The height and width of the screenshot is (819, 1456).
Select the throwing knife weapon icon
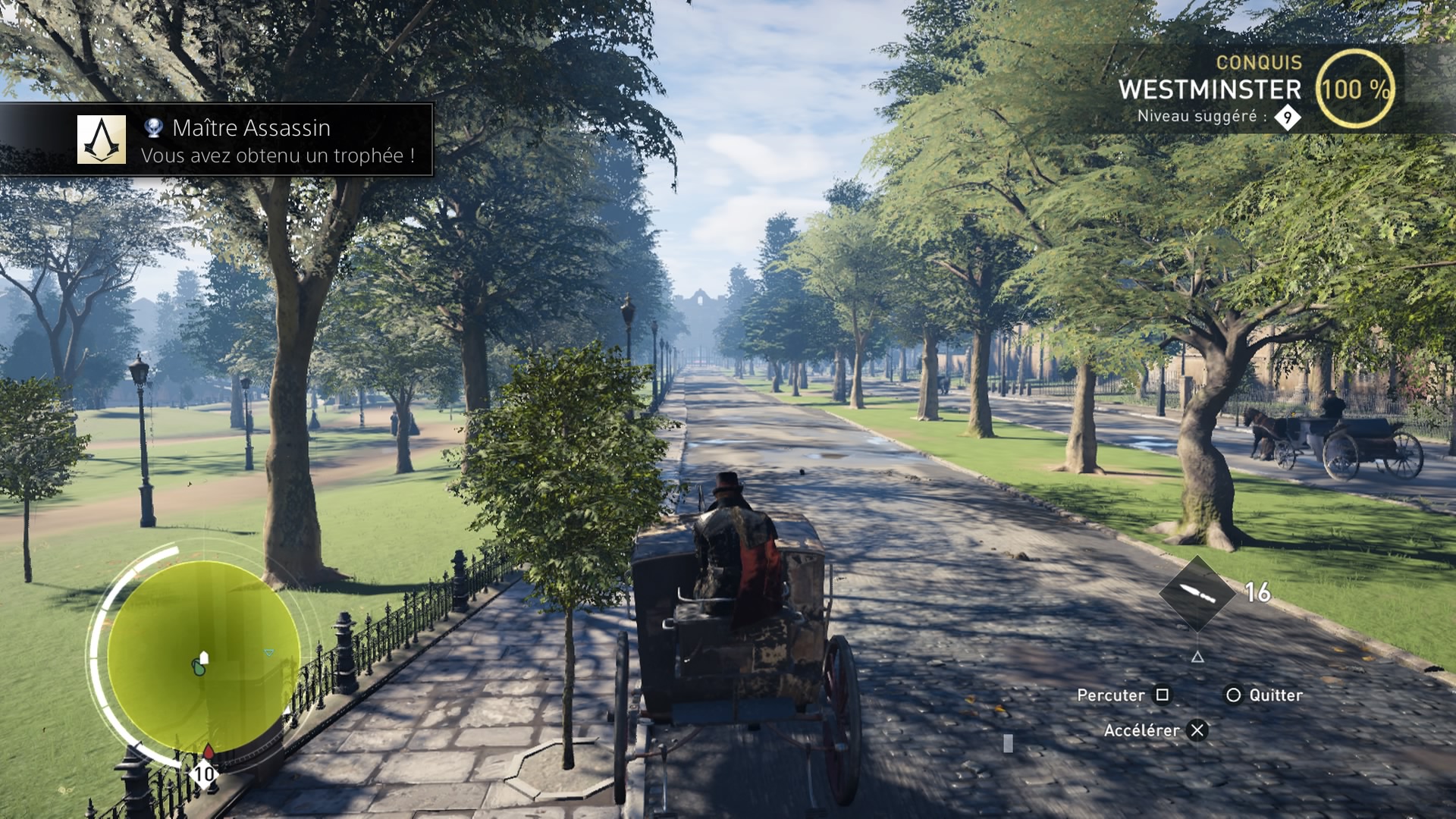coord(1197,593)
